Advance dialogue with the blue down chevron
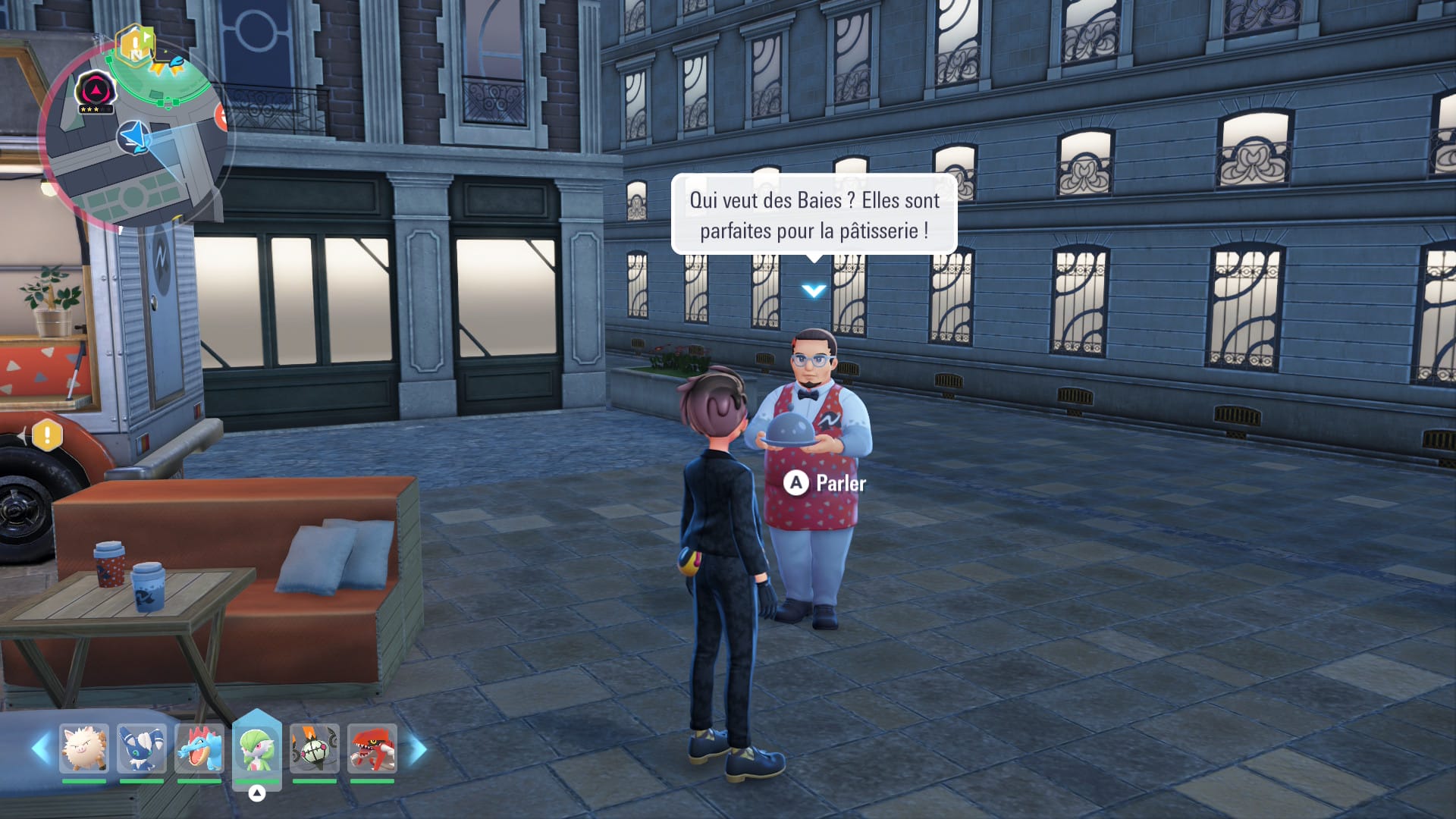1456x819 pixels. tap(814, 290)
